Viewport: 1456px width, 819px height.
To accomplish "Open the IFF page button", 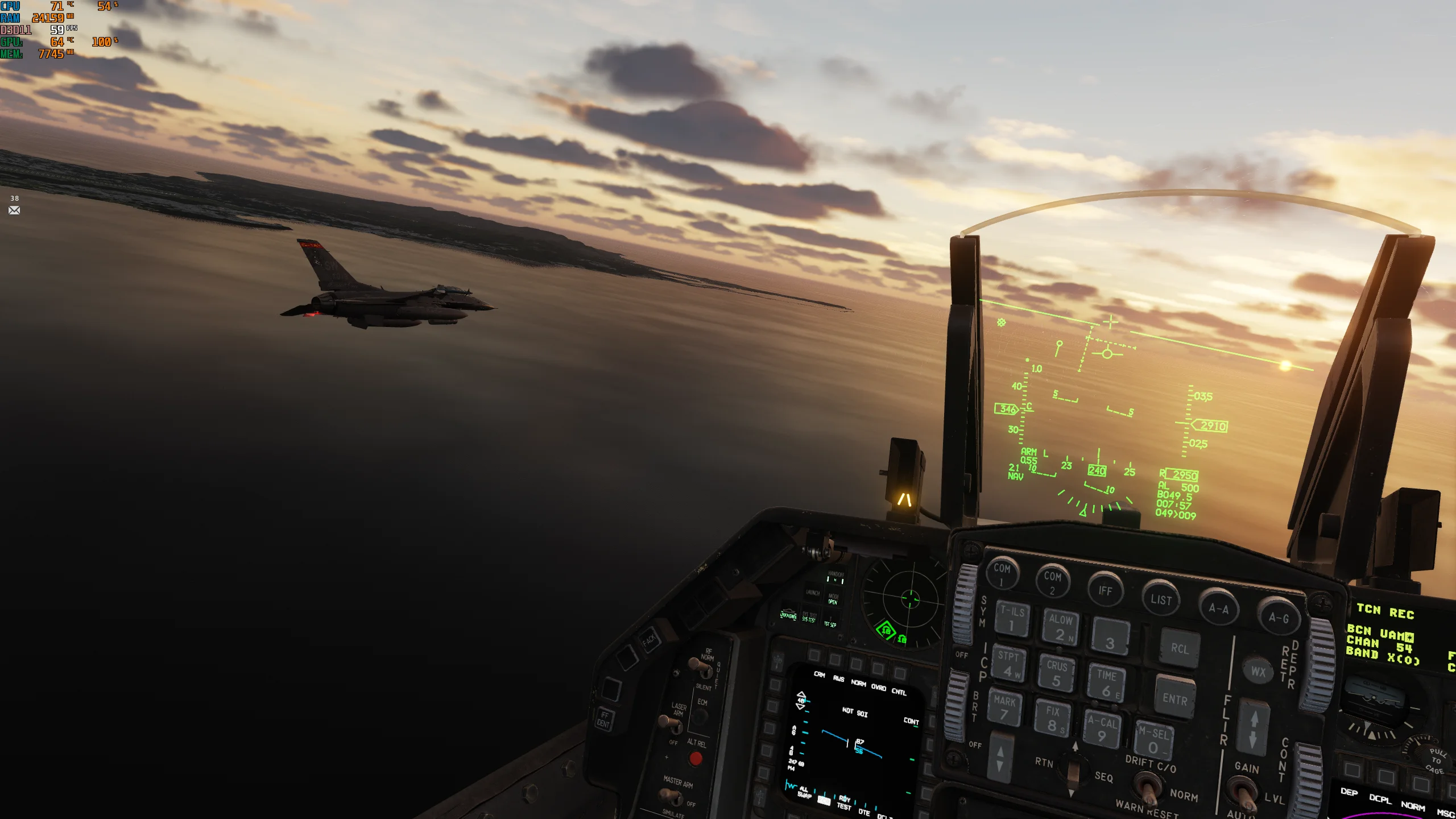I will [x=1105, y=590].
